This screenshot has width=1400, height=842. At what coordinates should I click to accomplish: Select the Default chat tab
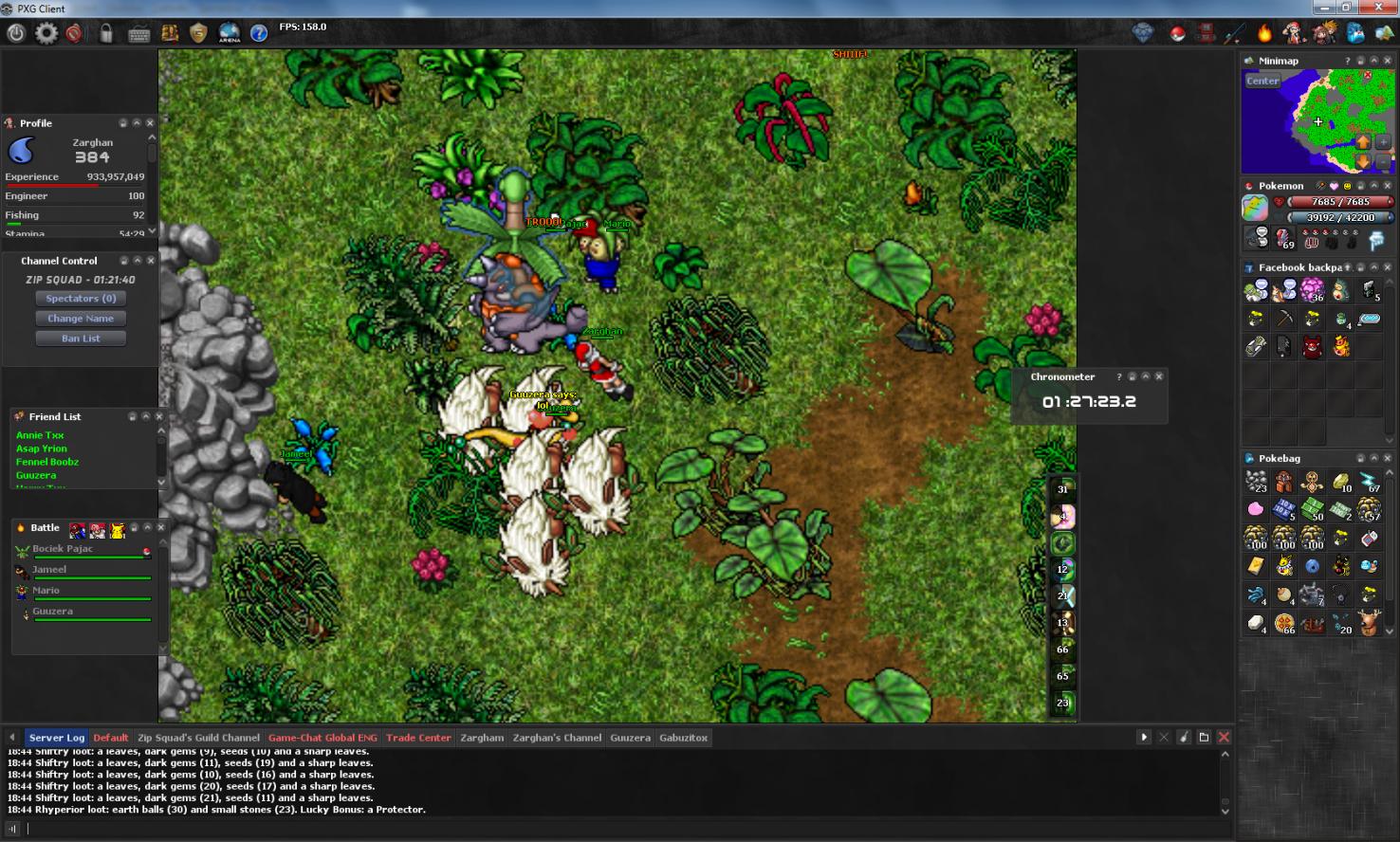111,738
